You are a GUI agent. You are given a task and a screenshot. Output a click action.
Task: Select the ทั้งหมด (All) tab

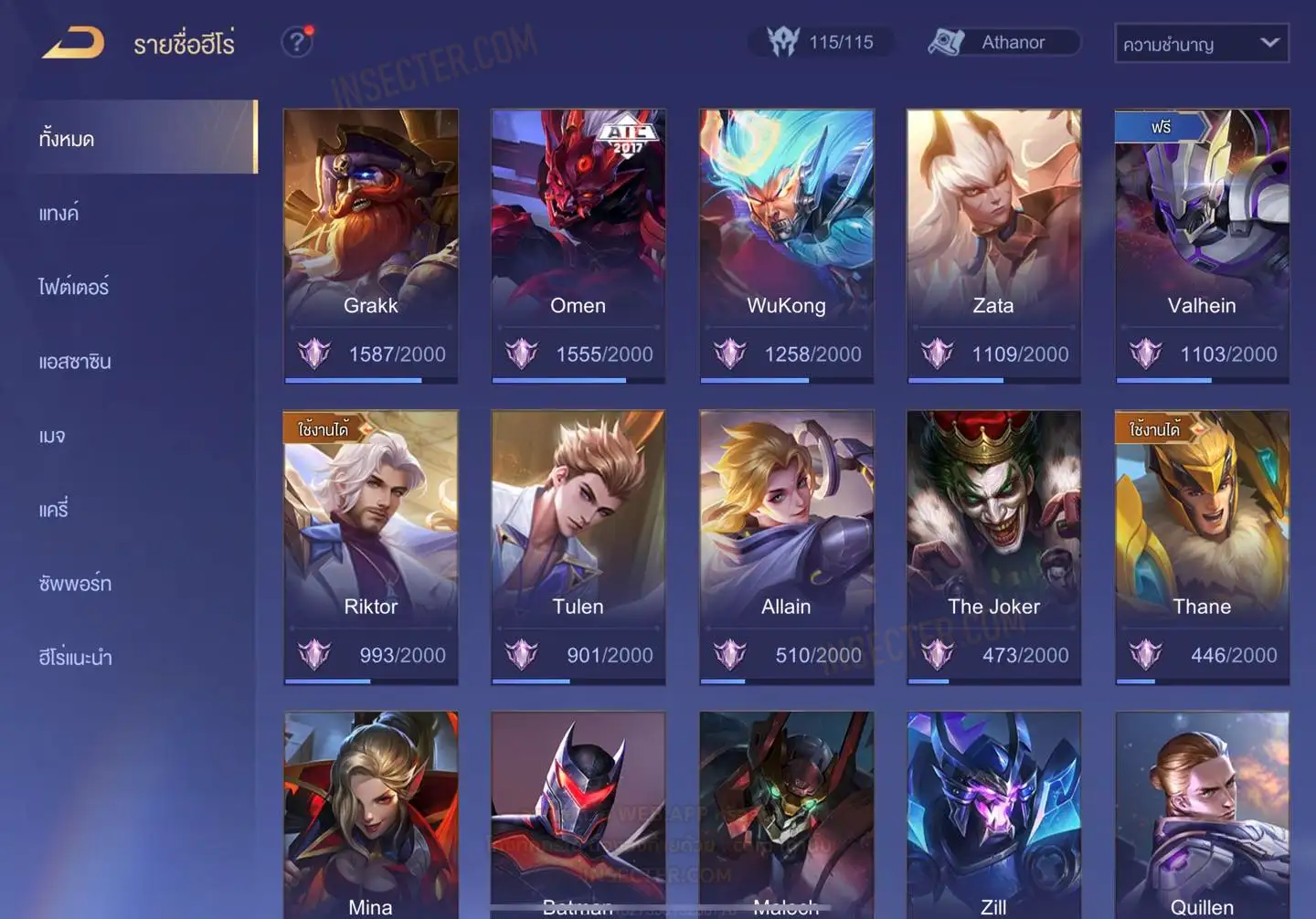coord(67,139)
